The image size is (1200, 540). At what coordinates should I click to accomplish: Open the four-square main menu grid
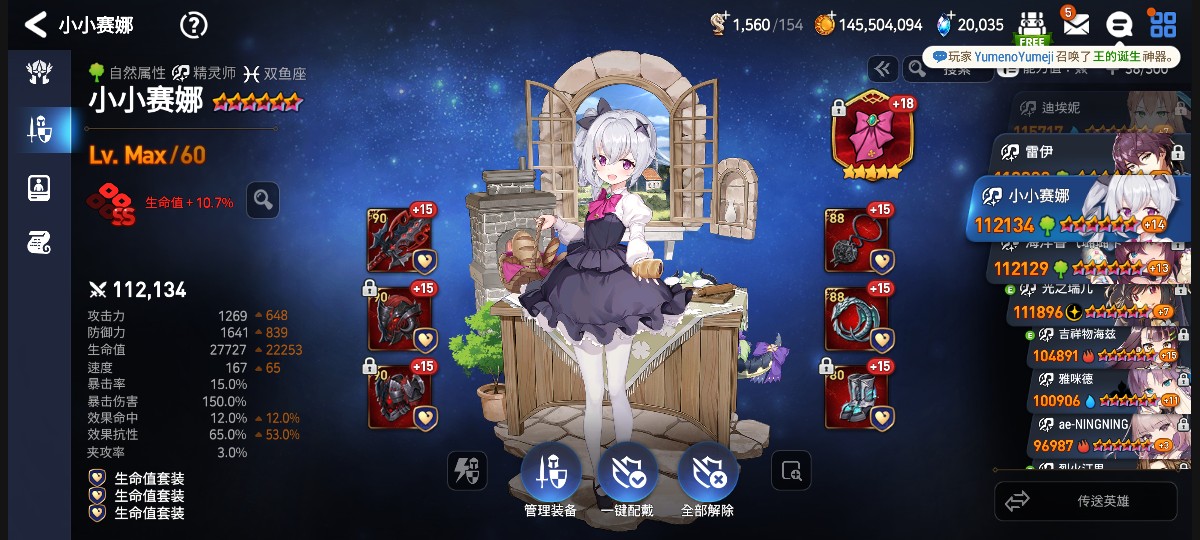tap(1162, 24)
